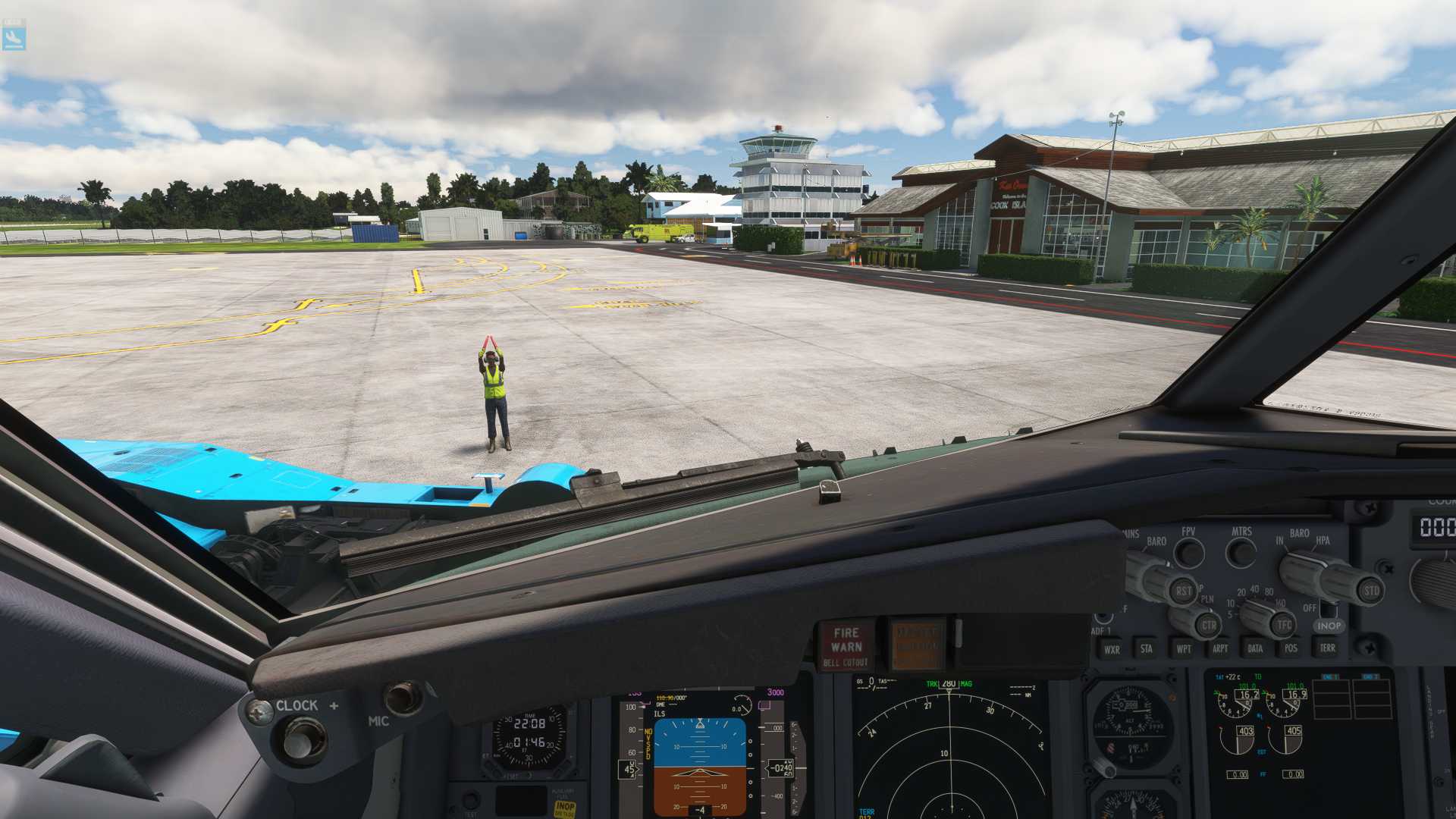This screenshot has height=819, width=1456.
Task: Click the MTRS meters button
Action: (x=1241, y=553)
